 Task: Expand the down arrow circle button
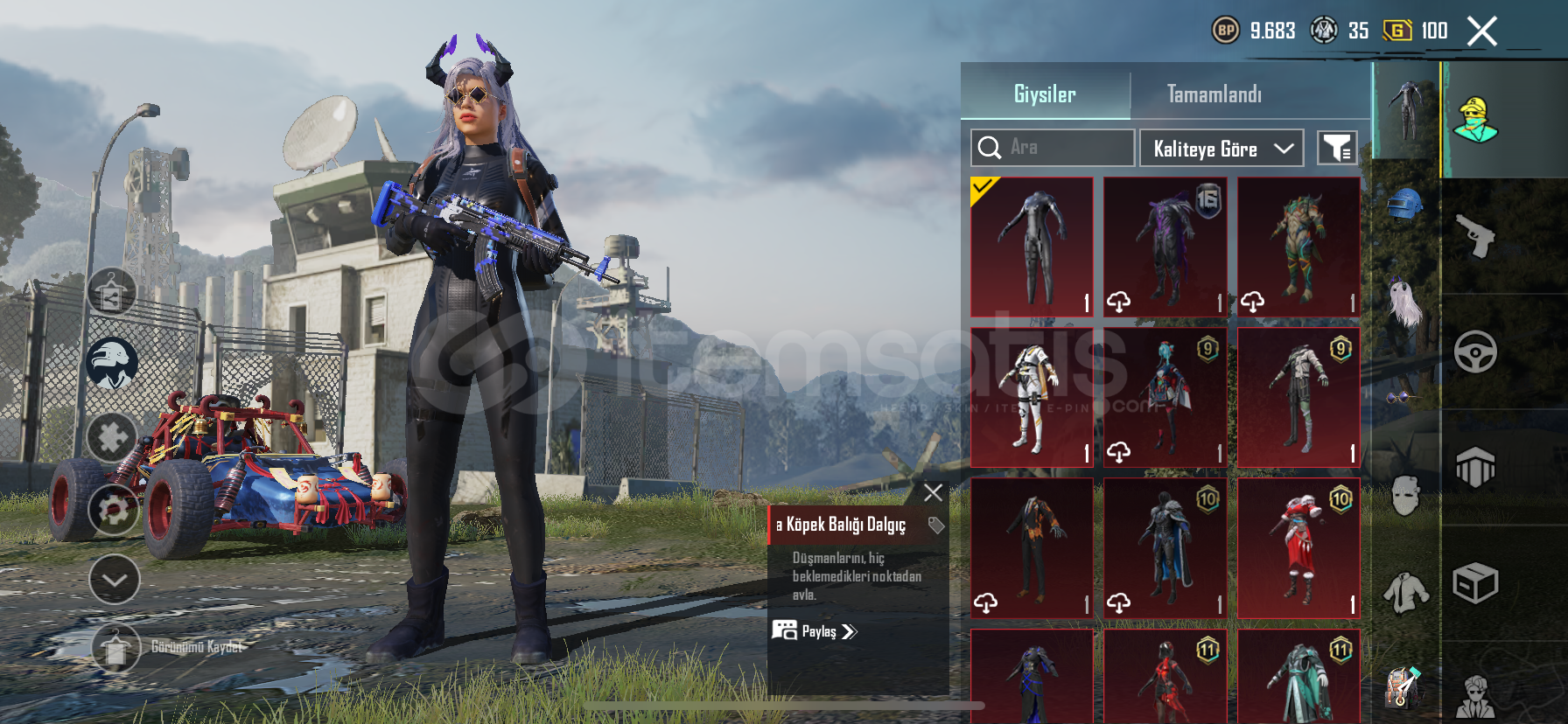115,580
